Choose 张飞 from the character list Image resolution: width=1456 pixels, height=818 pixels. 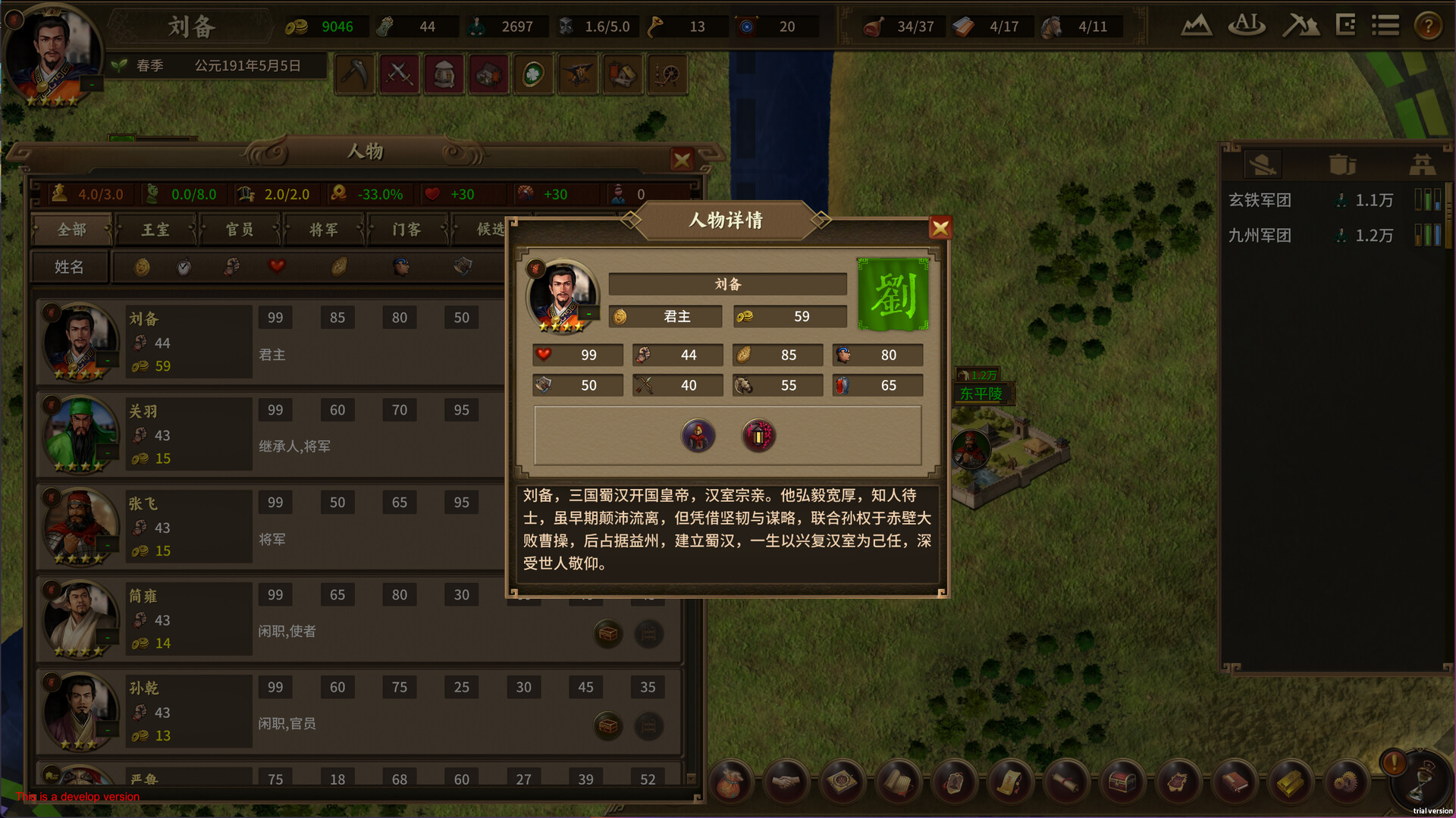(x=144, y=504)
